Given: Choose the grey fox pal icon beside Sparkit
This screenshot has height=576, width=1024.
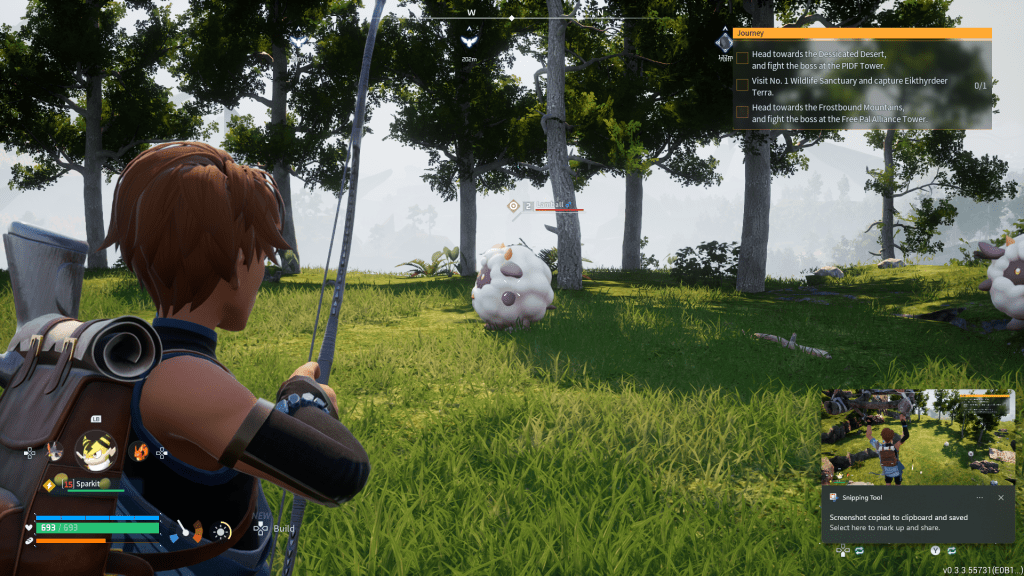Looking at the screenshot, I should [x=55, y=452].
